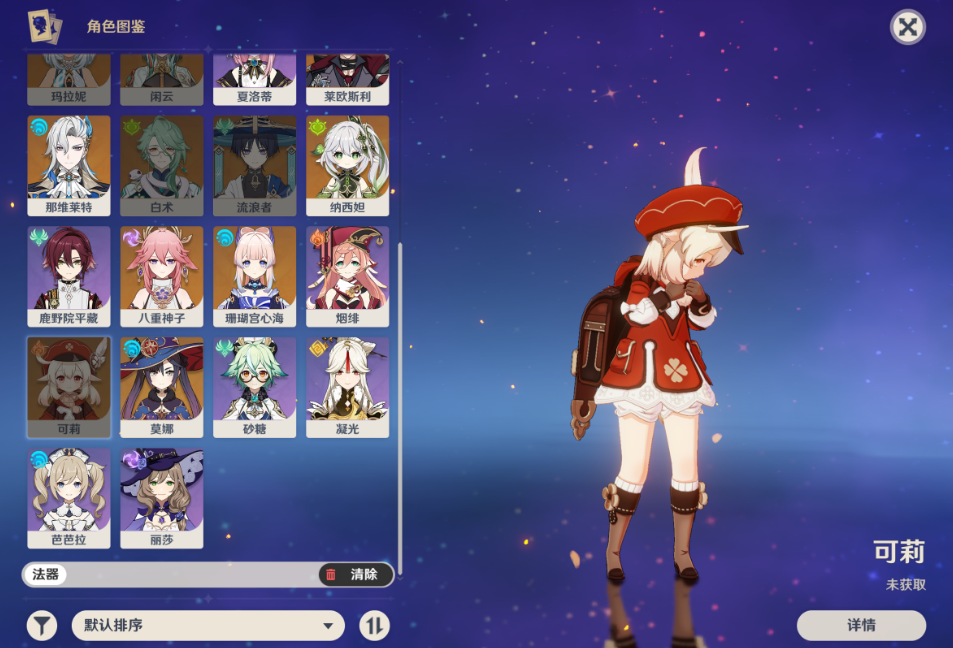Show the 砂糖 character card

pos(255,387)
